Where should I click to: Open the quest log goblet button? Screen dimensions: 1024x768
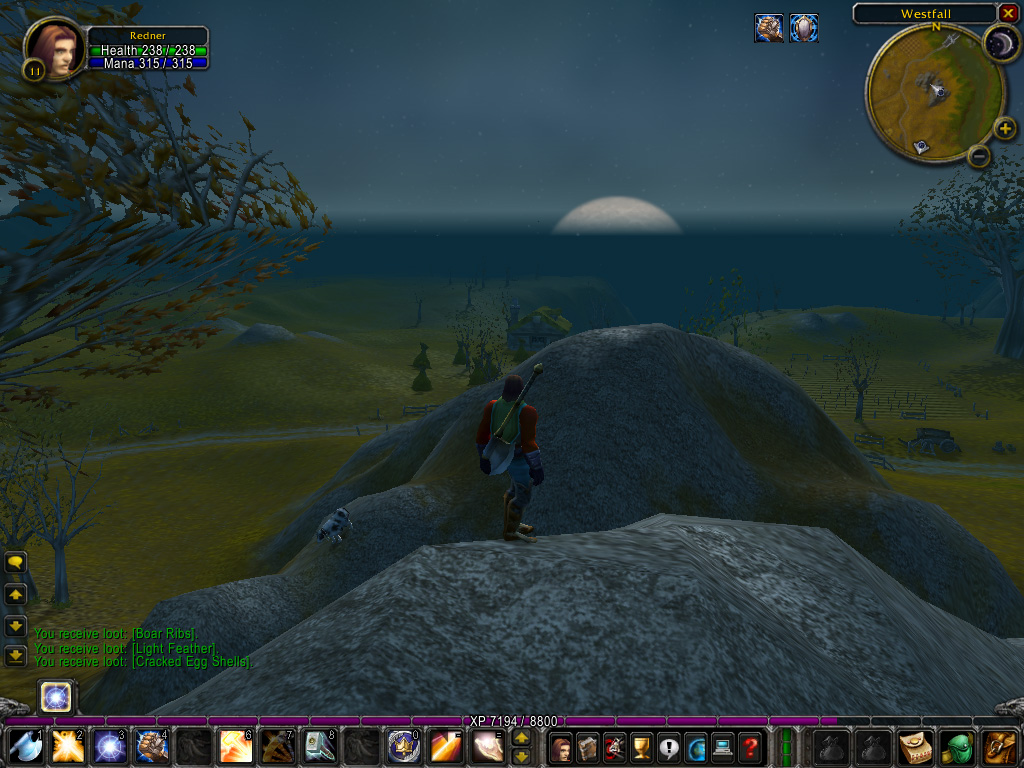(642, 747)
